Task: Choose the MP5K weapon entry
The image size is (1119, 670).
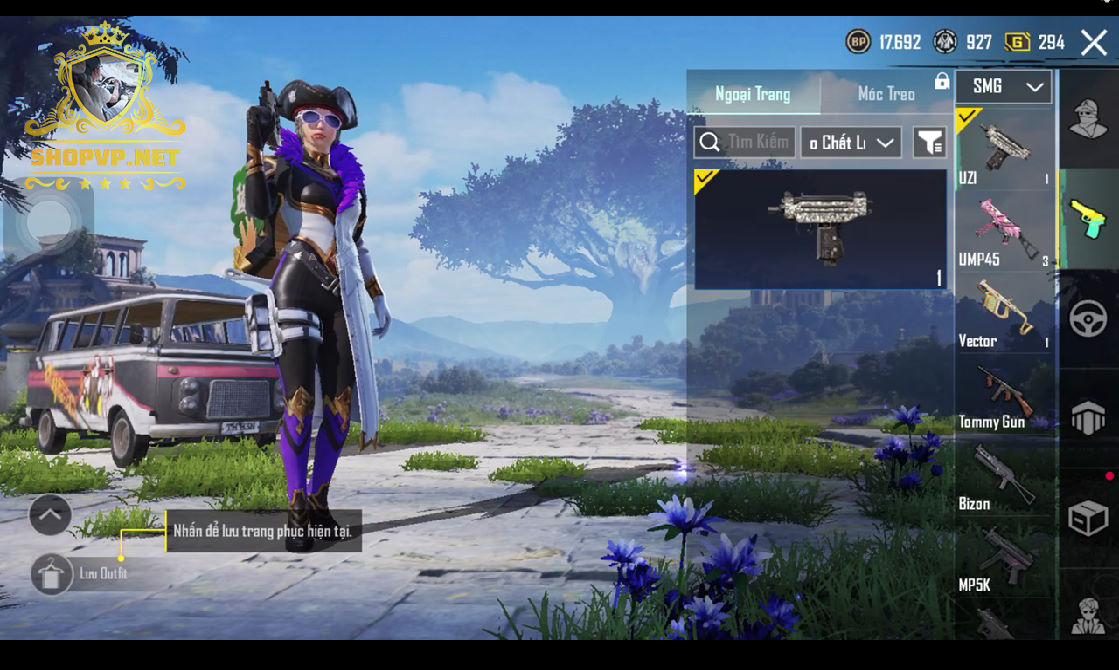Action: pos(1004,558)
